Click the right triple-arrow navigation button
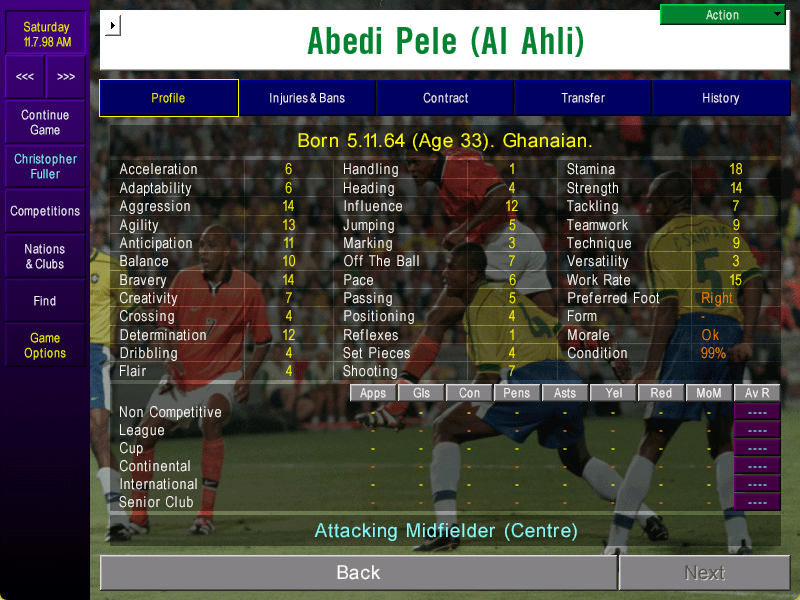The width and height of the screenshot is (800, 600). (66, 76)
